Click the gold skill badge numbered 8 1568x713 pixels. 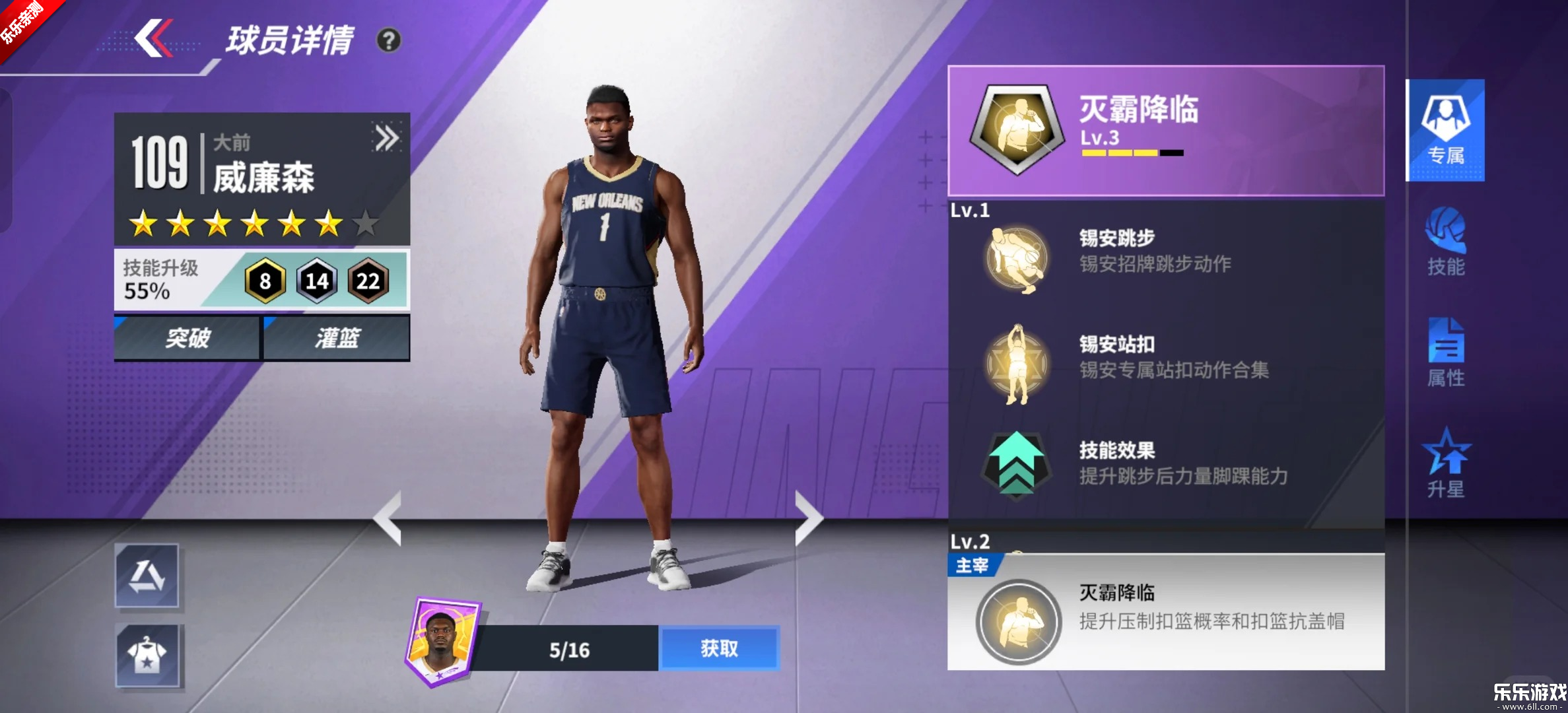coord(265,281)
